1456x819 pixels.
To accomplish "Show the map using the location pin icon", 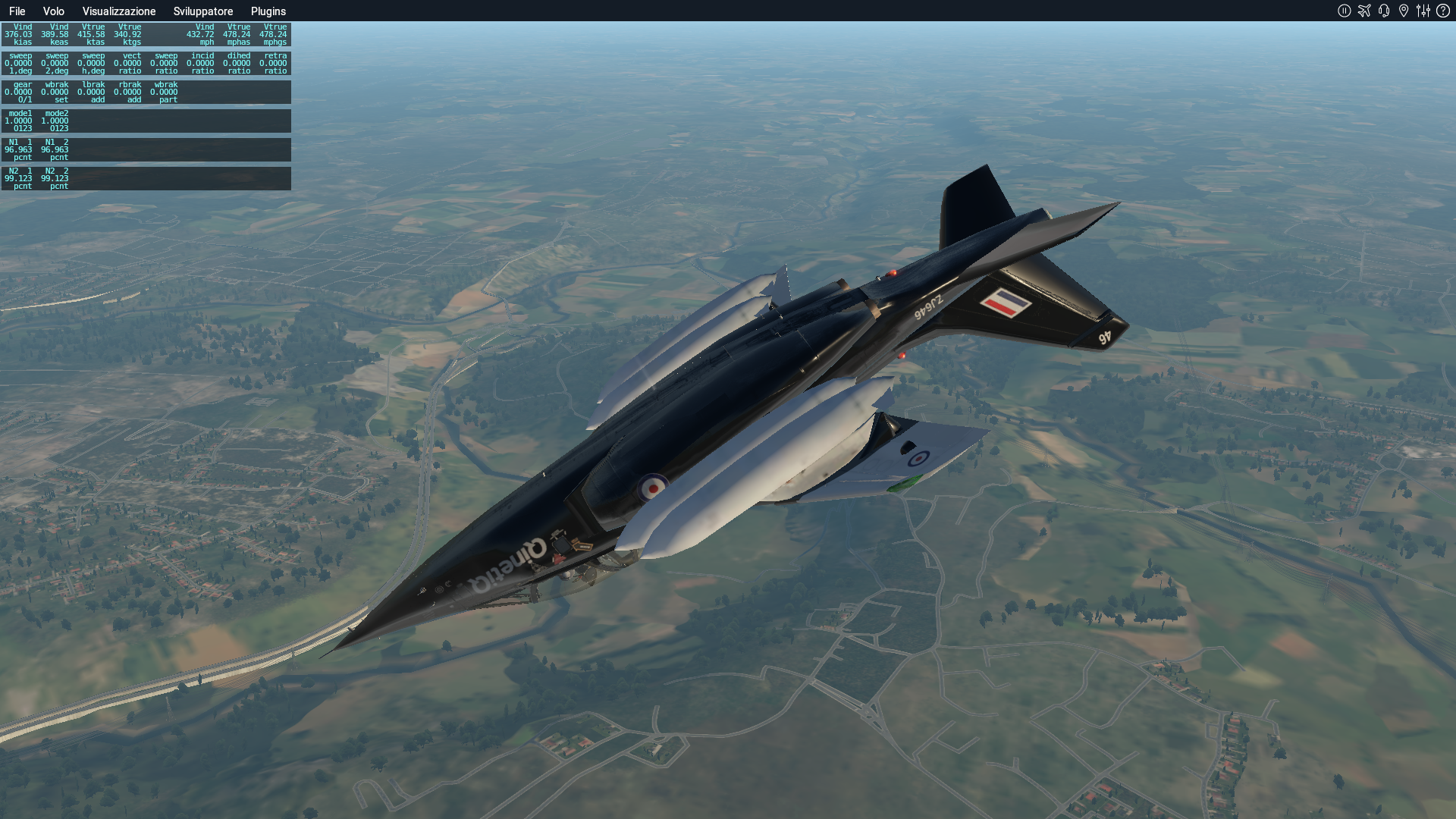I will (1404, 11).
